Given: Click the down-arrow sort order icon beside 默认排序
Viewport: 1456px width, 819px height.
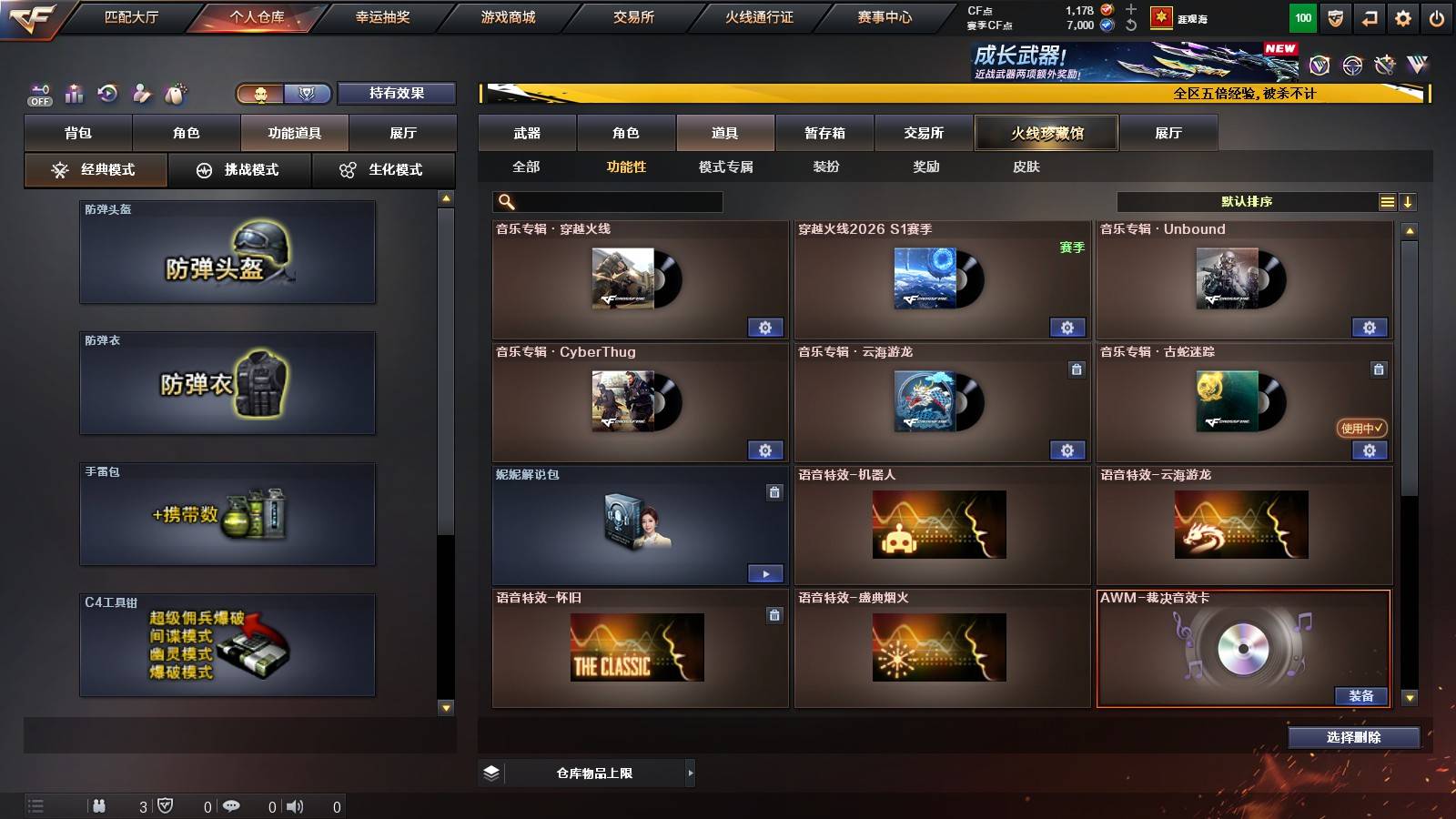Looking at the screenshot, I should [x=1409, y=201].
